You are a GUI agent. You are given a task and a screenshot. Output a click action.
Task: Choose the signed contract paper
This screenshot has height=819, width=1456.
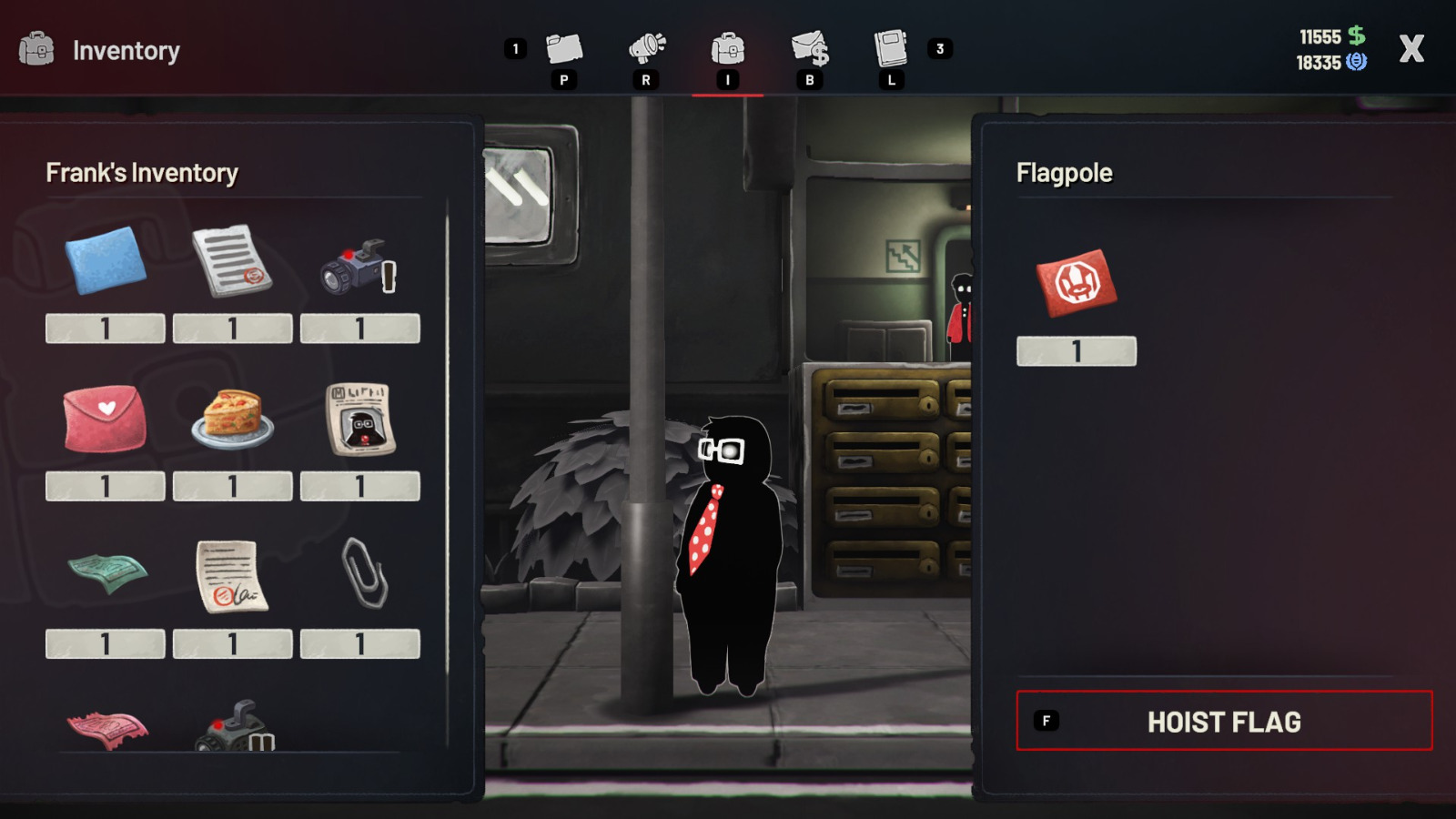click(231, 576)
